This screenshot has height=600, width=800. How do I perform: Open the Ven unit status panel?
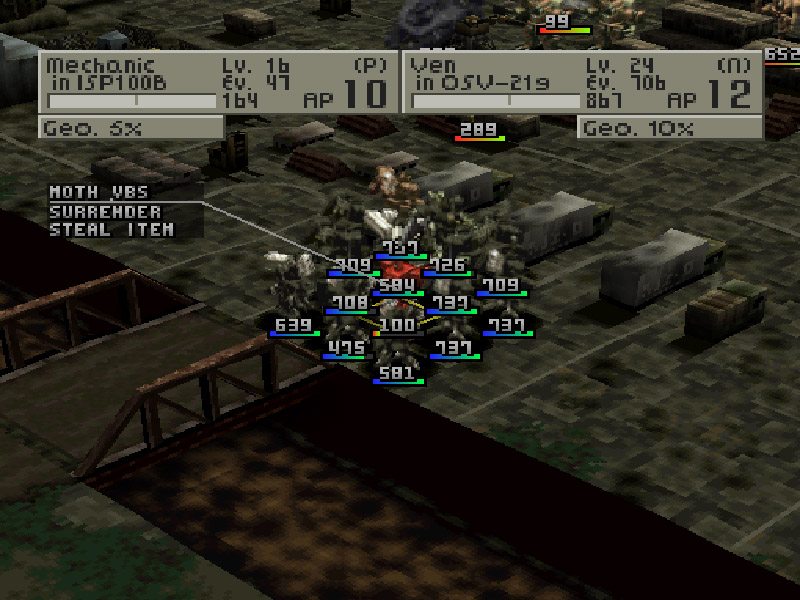click(582, 84)
